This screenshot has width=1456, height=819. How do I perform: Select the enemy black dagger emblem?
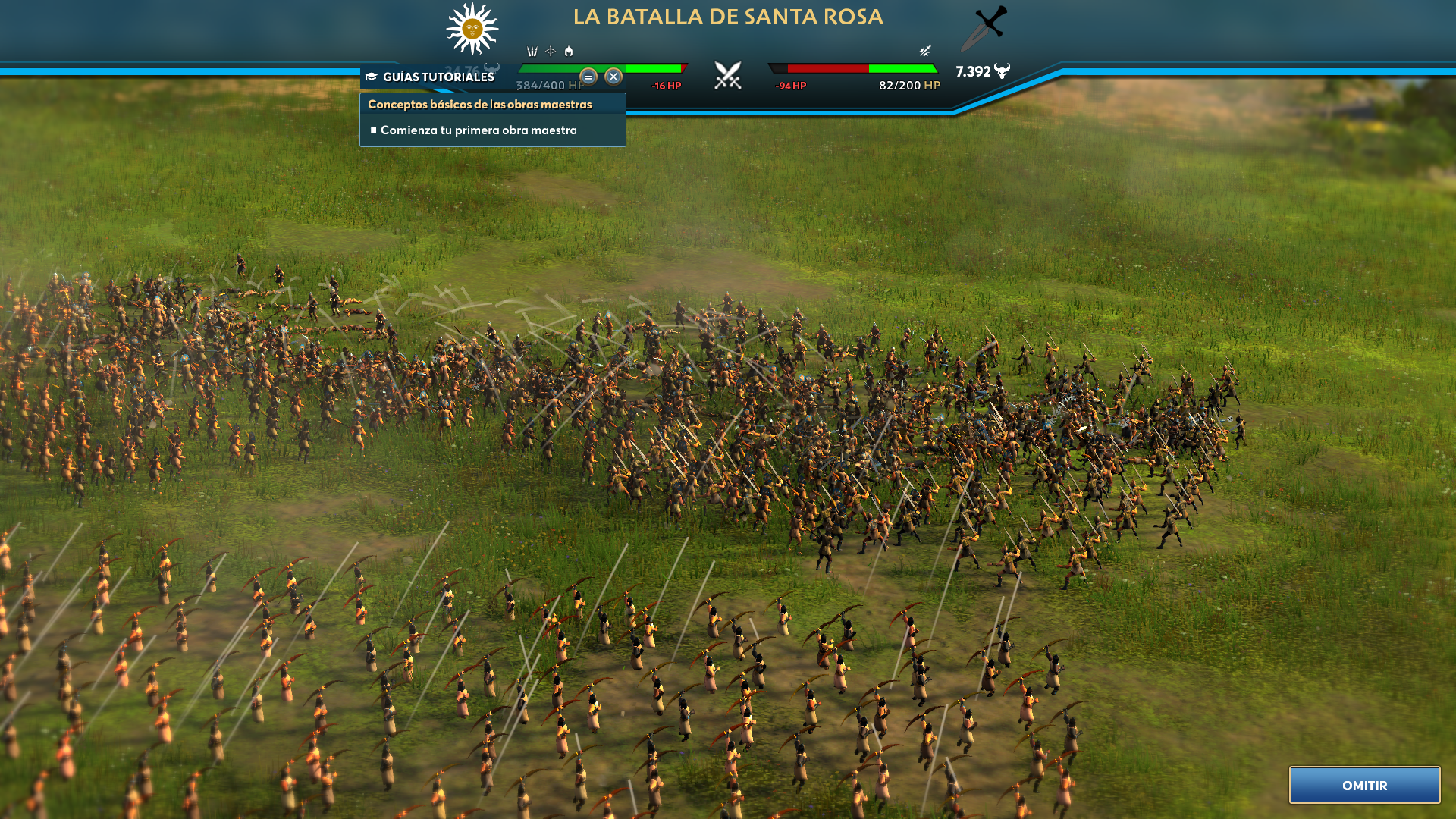tap(984, 27)
